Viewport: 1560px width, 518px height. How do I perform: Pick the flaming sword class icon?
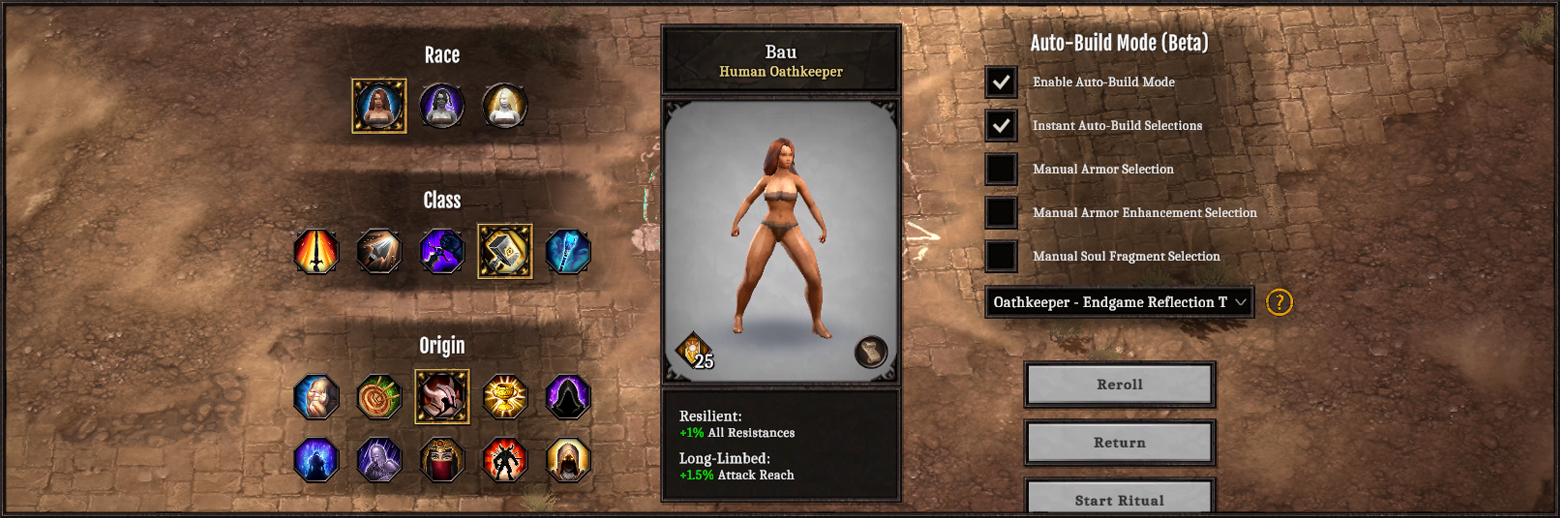click(x=316, y=251)
